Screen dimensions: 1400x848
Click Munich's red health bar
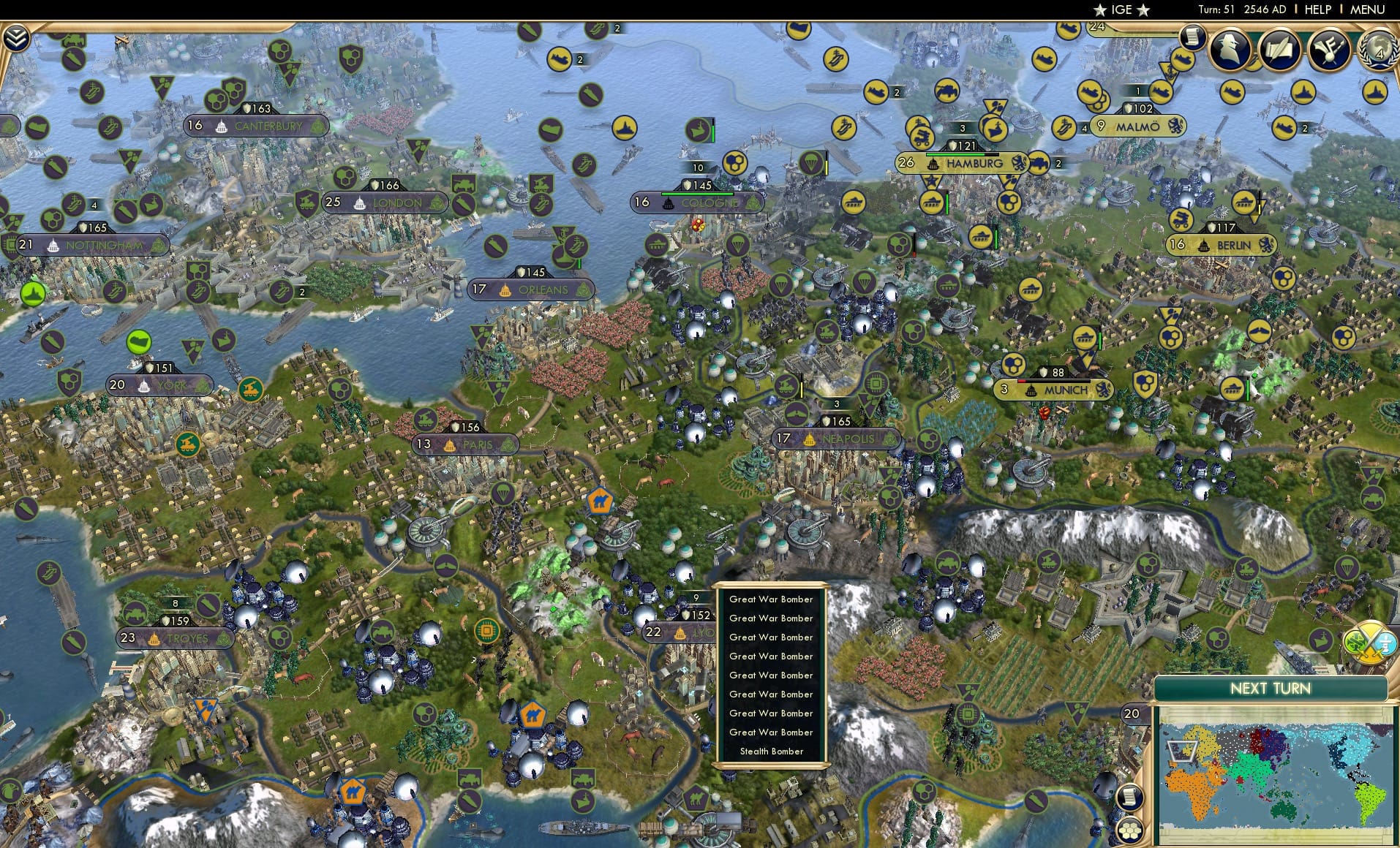(1022, 381)
